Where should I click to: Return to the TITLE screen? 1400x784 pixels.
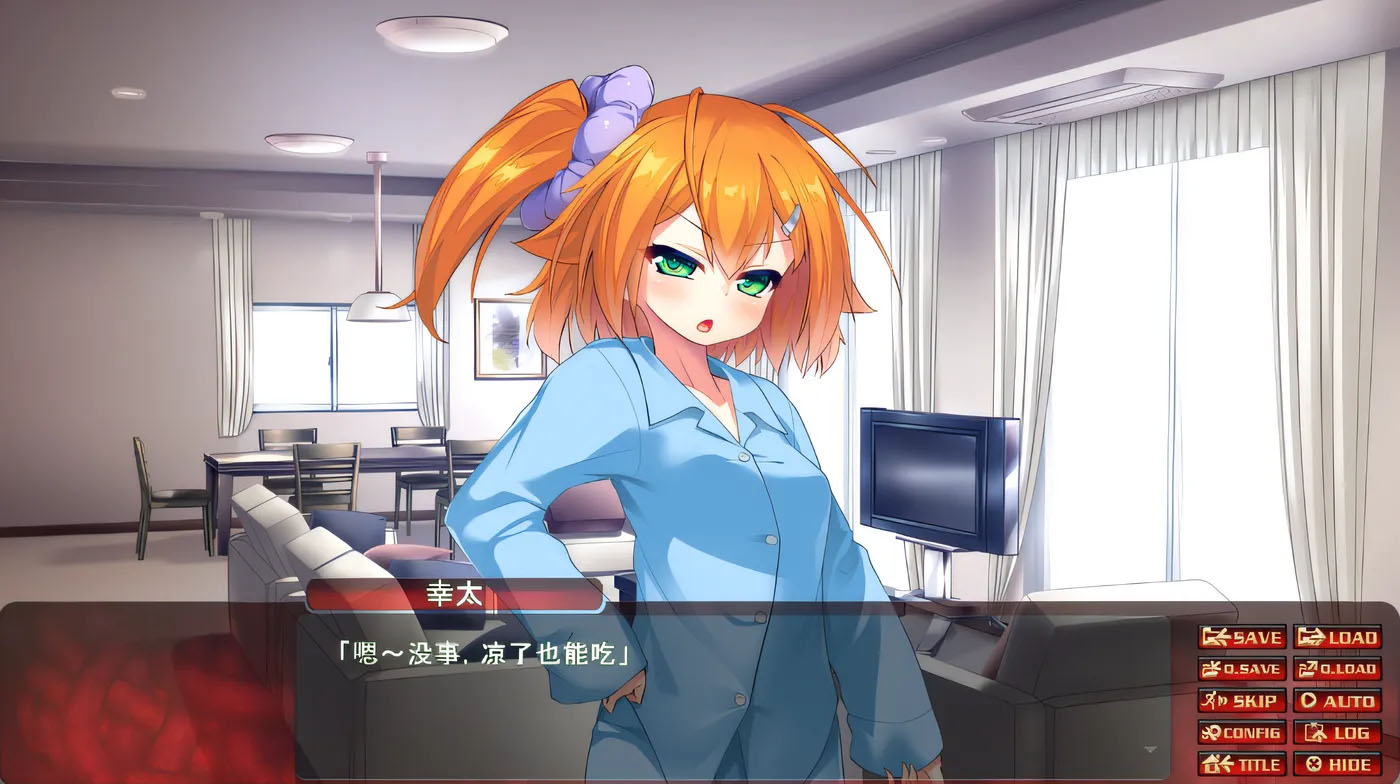coord(1241,765)
